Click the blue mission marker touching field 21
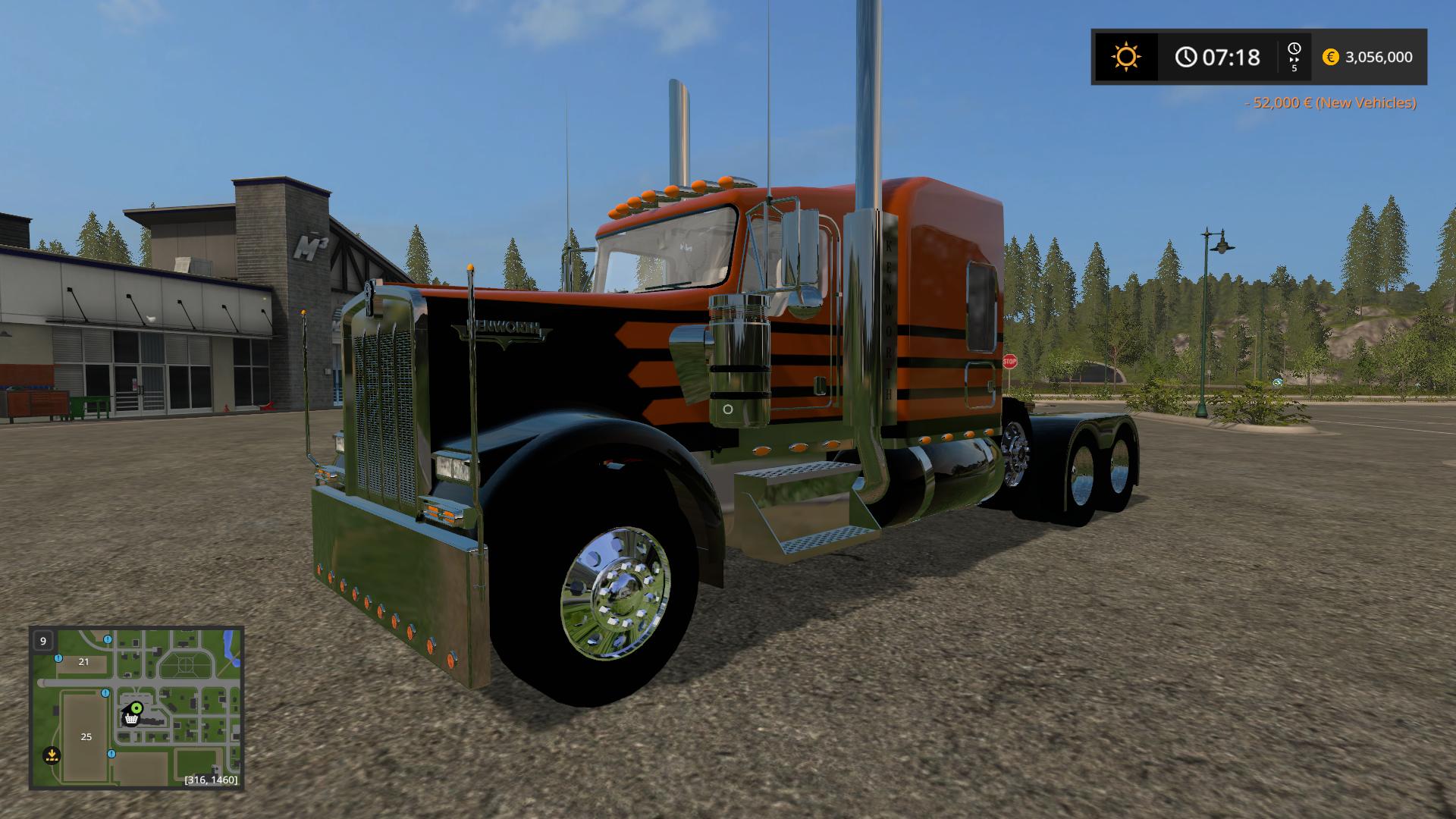The height and width of the screenshot is (819, 1456). 58,658
